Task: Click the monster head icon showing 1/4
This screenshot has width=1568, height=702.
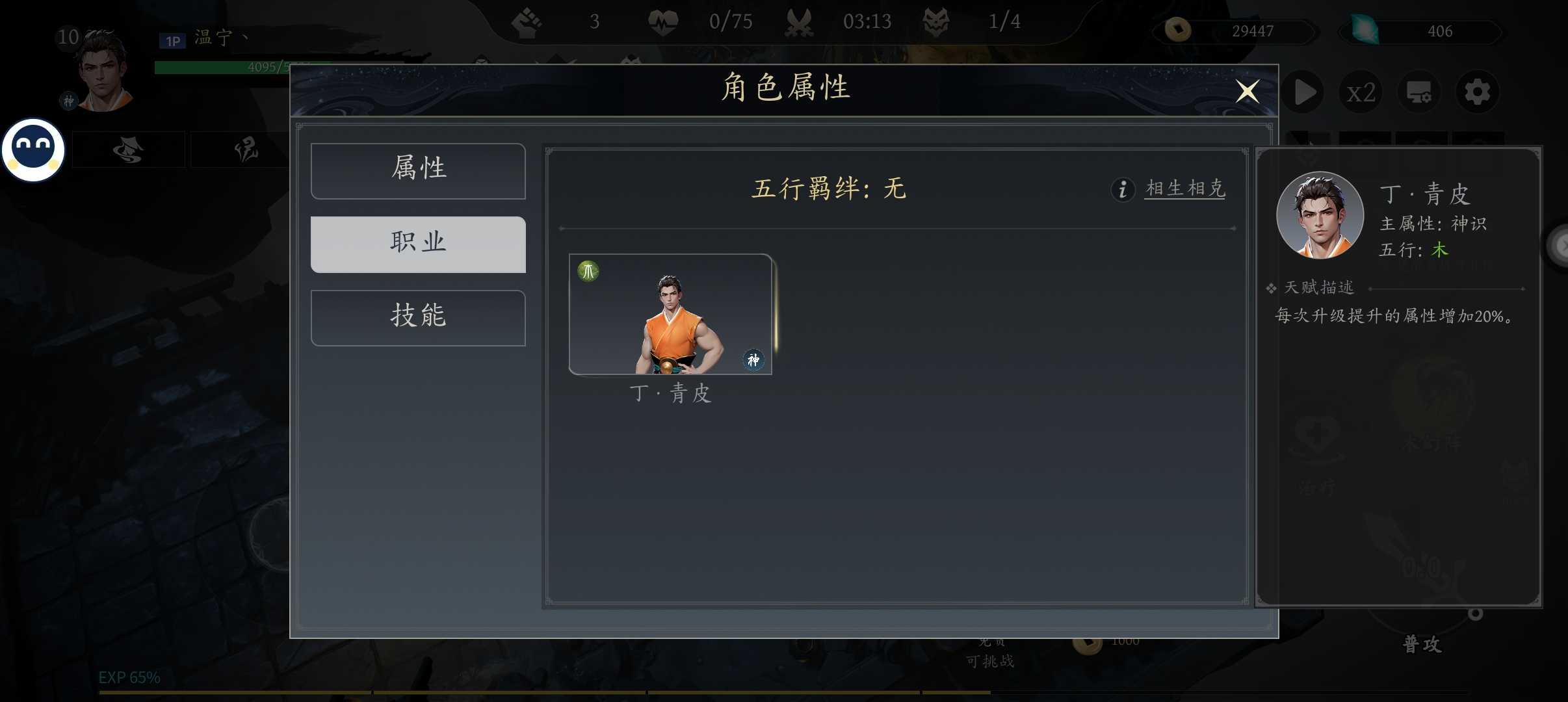Action: 936,21
